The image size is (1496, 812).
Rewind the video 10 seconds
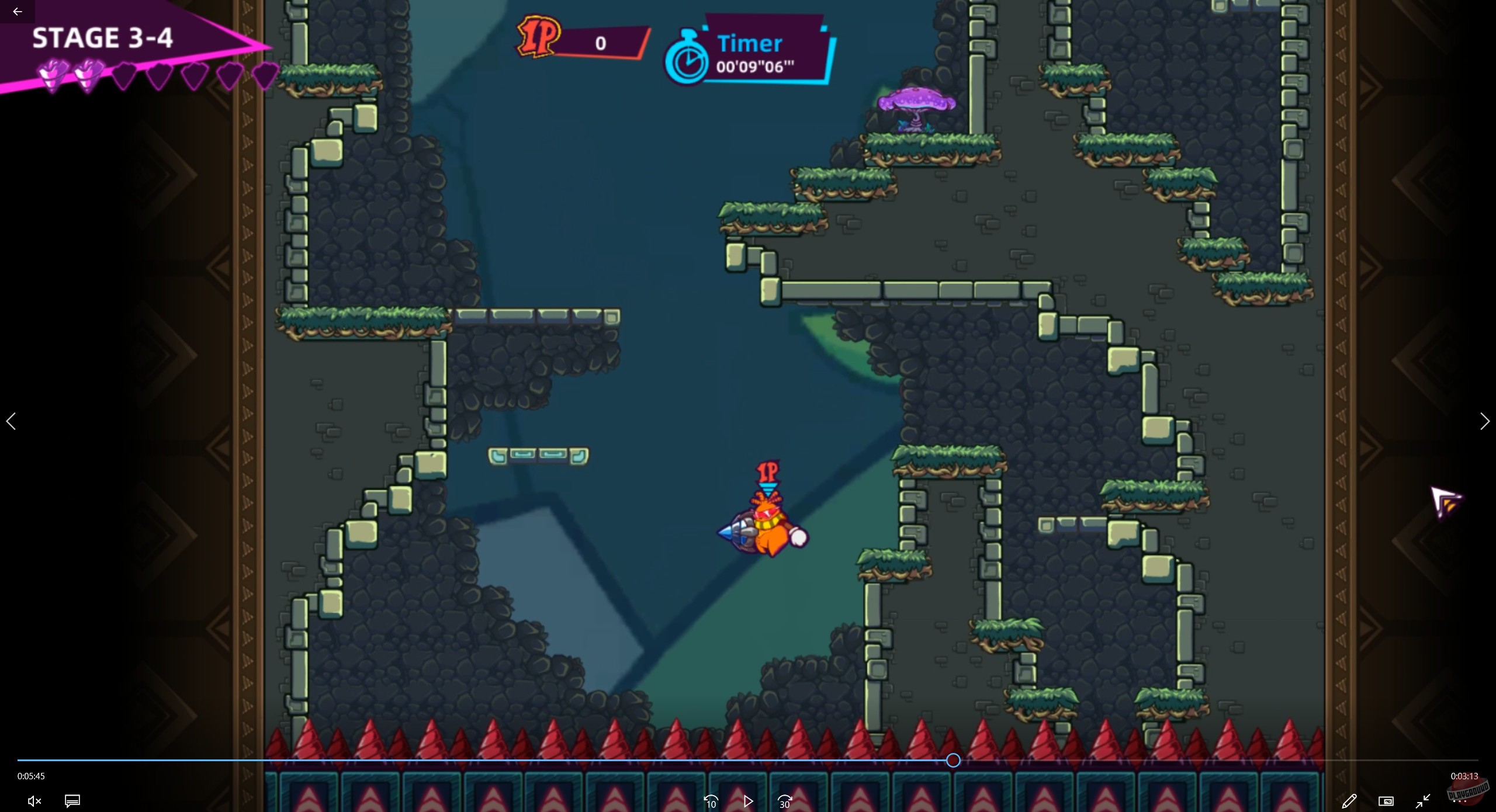(711, 801)
